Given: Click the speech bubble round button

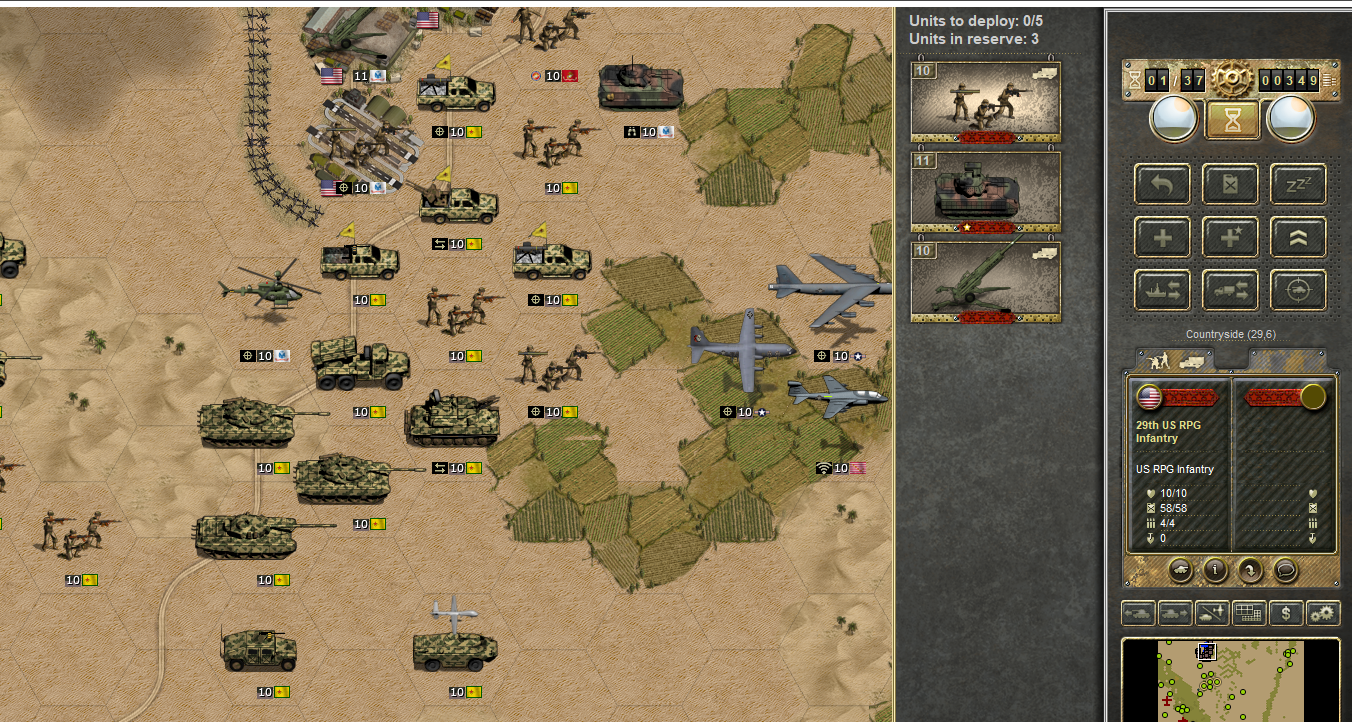Looking at the screenshot, I should (1284, 570).
